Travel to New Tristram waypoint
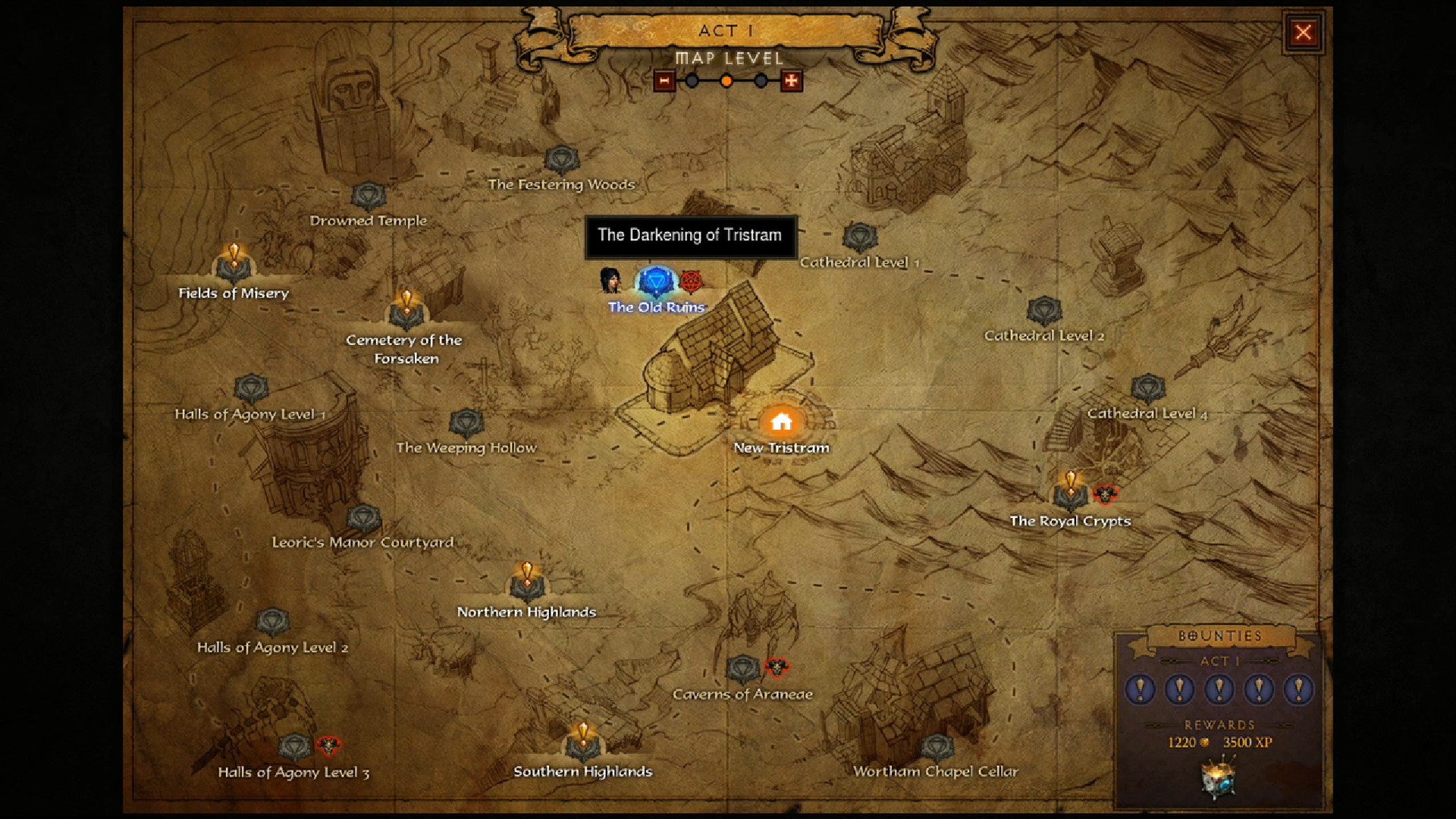Image resolution: width=1456 pixels, height=819 pixels. click(x=781, y=422)
